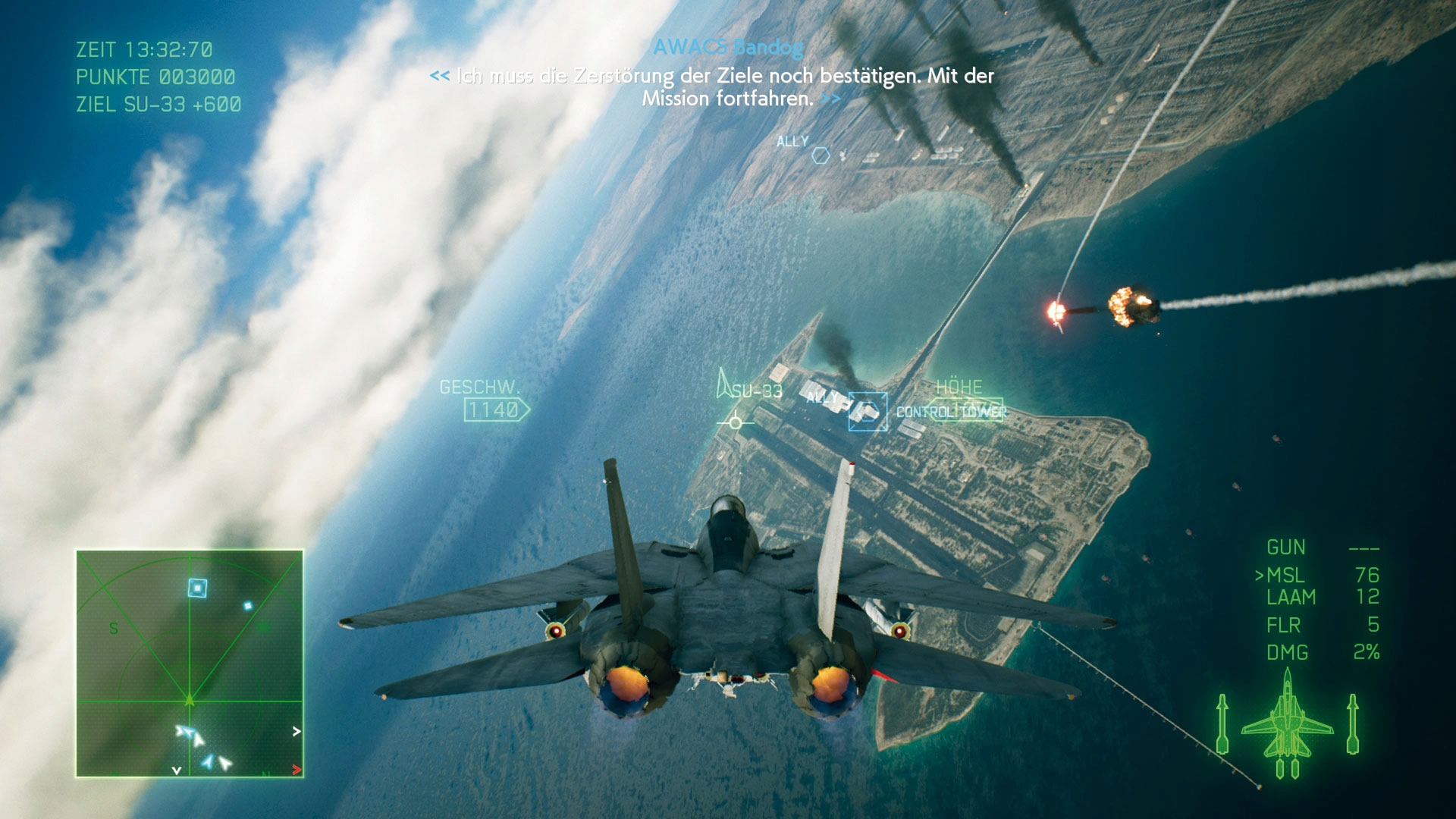This screenshot has height=819, width=1456.
Task: Target the Control Tower marker box
Action: tap(868, 412)
